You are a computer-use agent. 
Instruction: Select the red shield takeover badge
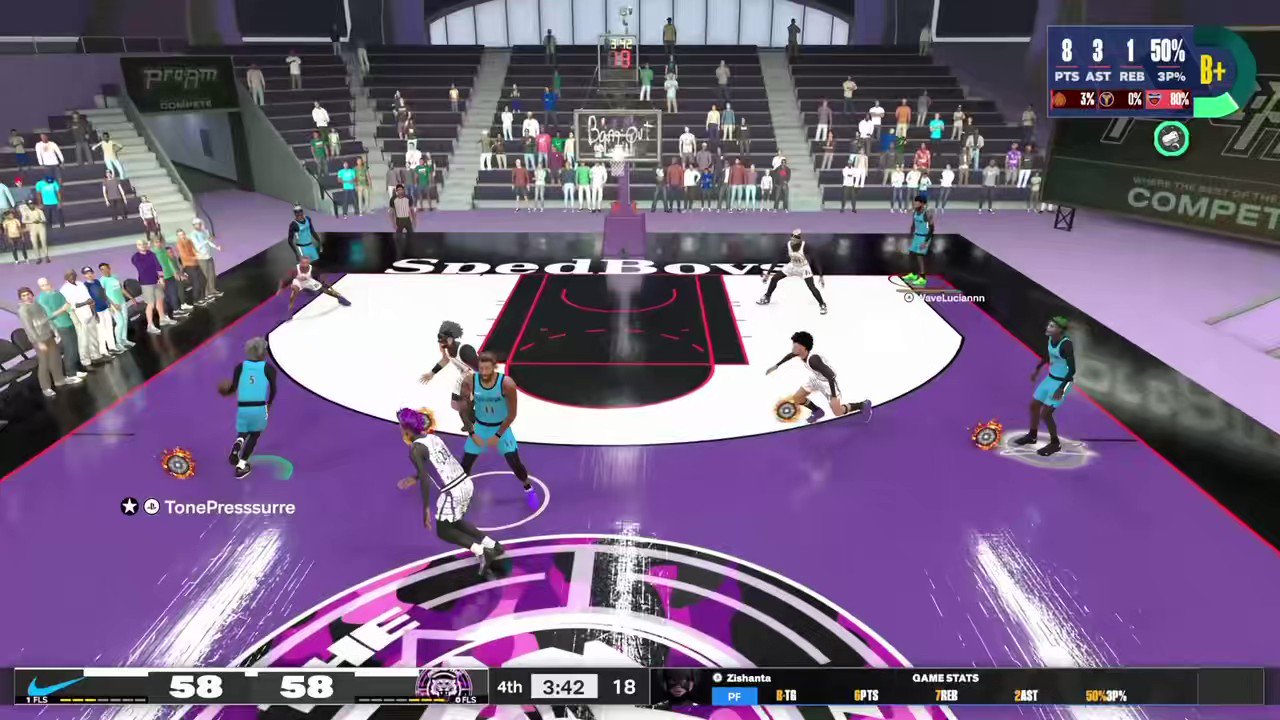(x=1153, y=100)
